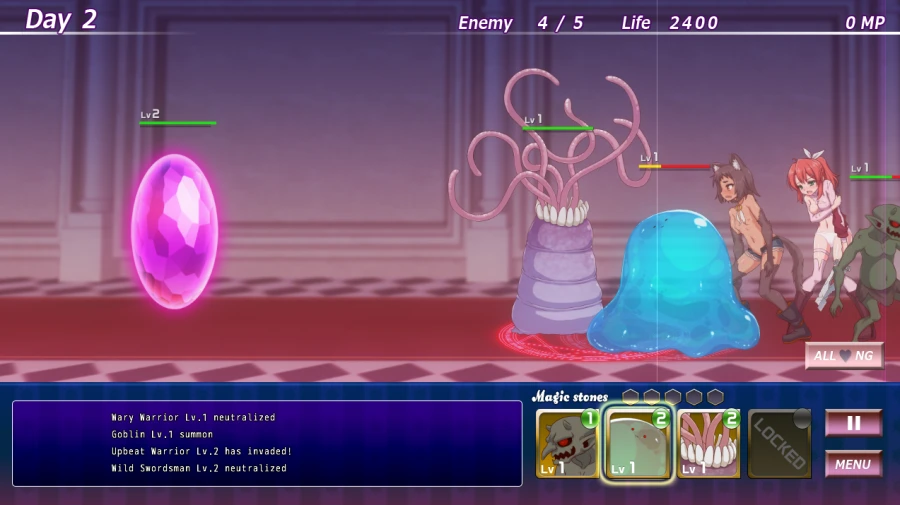Choose the slime summon card
This screenshot has height=505, width=900.
[638, 444]
